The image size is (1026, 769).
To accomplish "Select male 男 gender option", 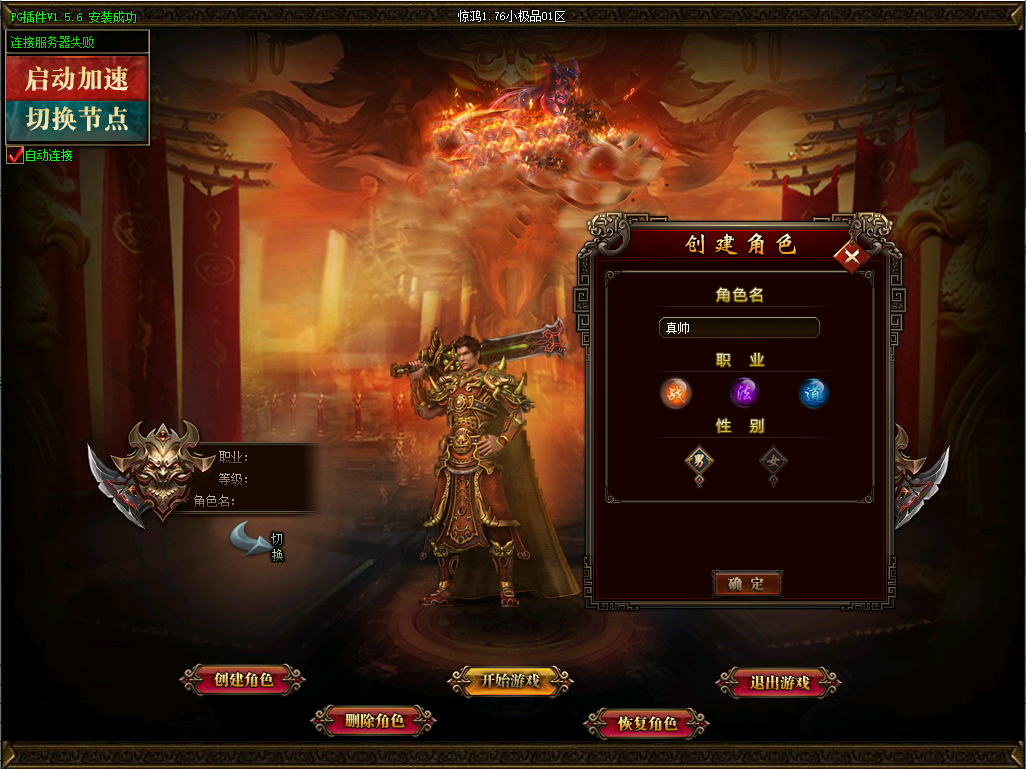I will pyautogui.click(x=699, y=461).
